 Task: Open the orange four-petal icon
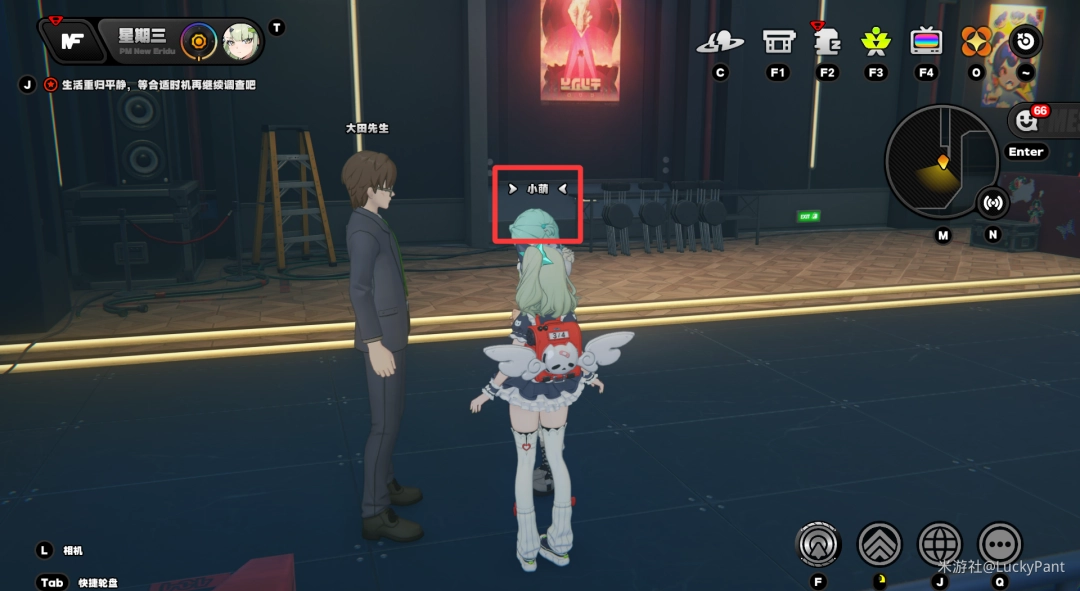click(976, 42)
